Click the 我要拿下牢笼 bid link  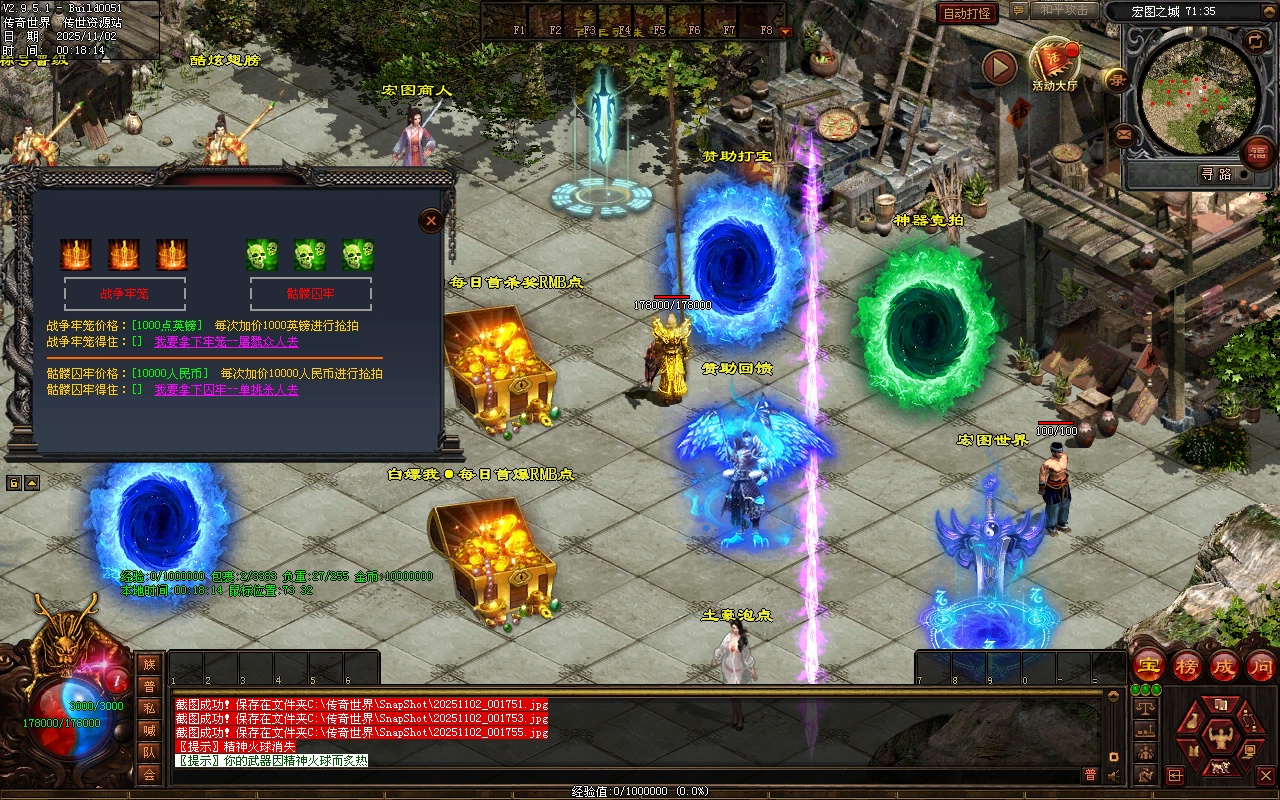pos(226,342)
